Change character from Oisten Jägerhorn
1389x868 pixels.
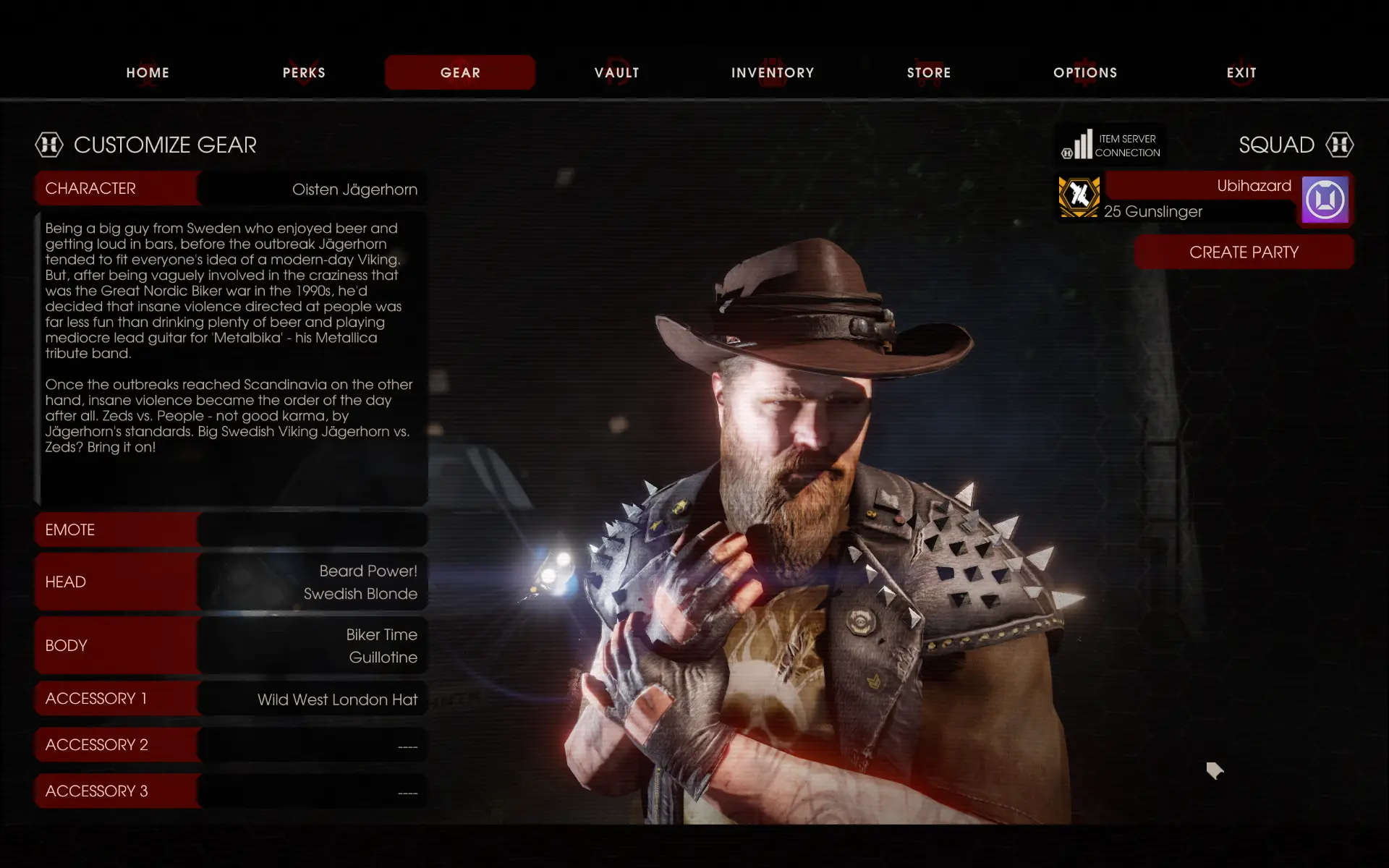pos(231,189)
